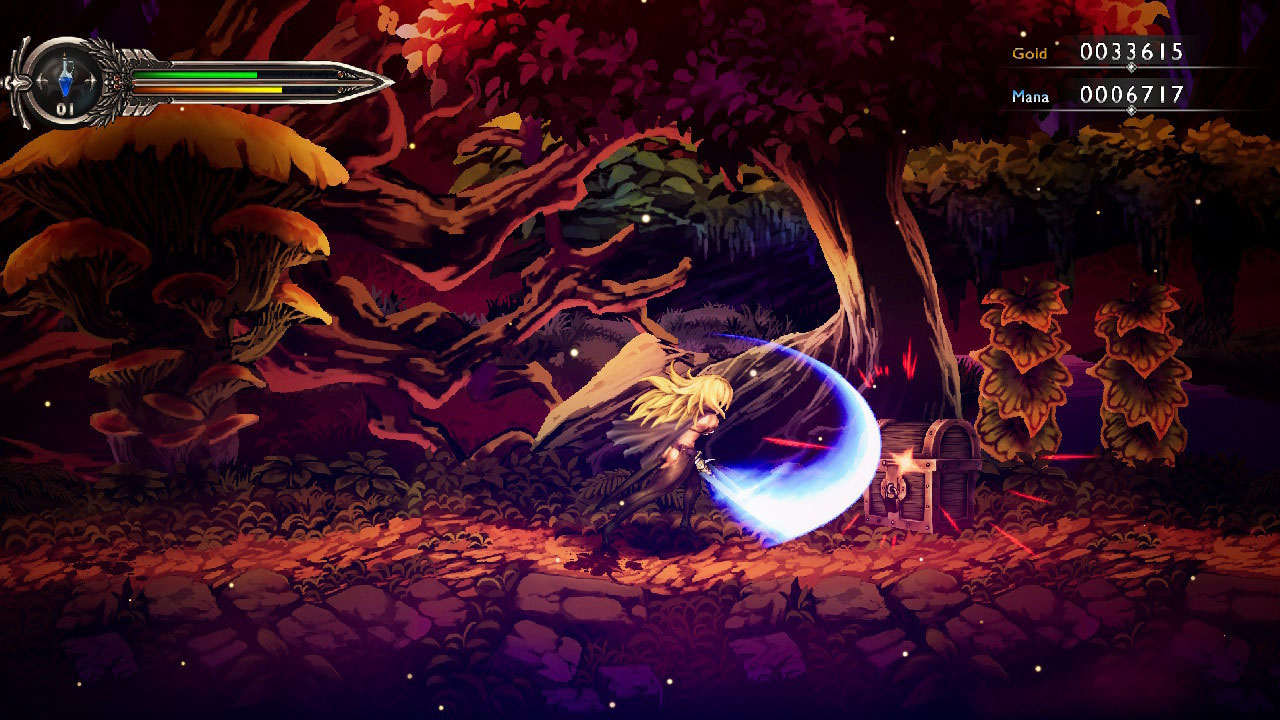Viewport: 1280px width, 720px height.
Task: Open the treasure chest beside the character
Action: tap(922, 480)
